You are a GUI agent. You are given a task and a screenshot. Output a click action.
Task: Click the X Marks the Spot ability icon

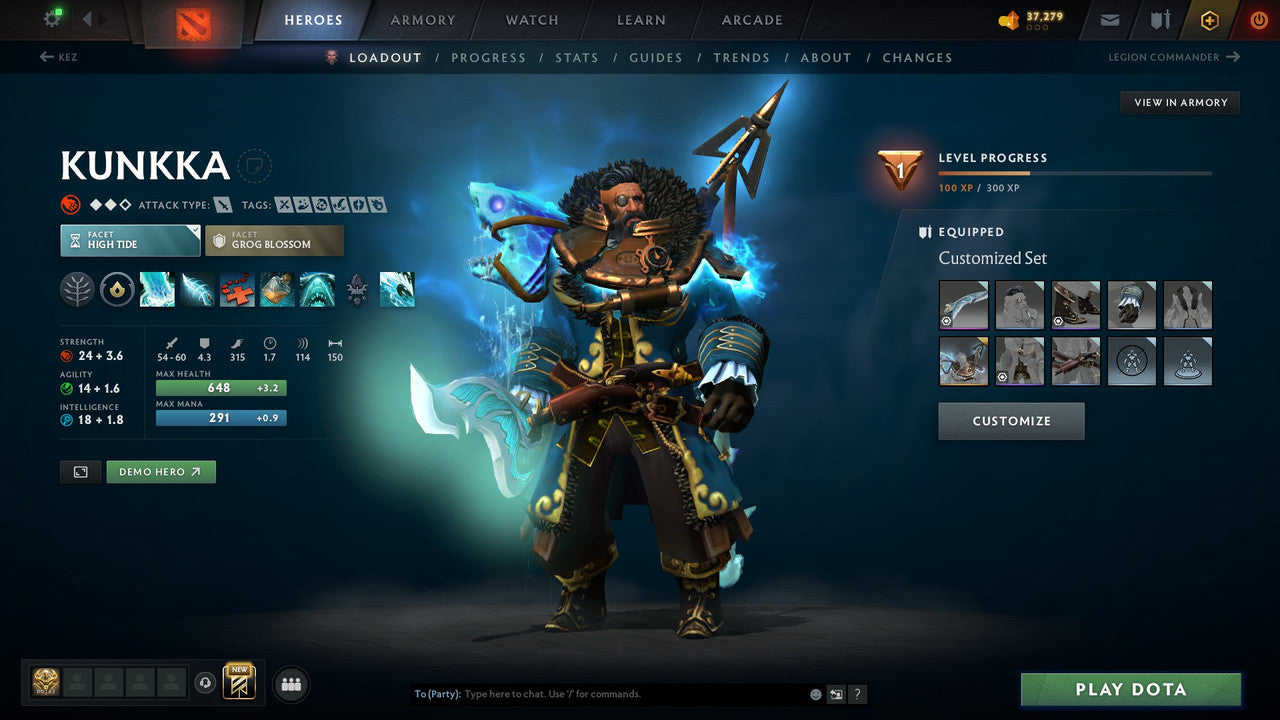[237, 290]
